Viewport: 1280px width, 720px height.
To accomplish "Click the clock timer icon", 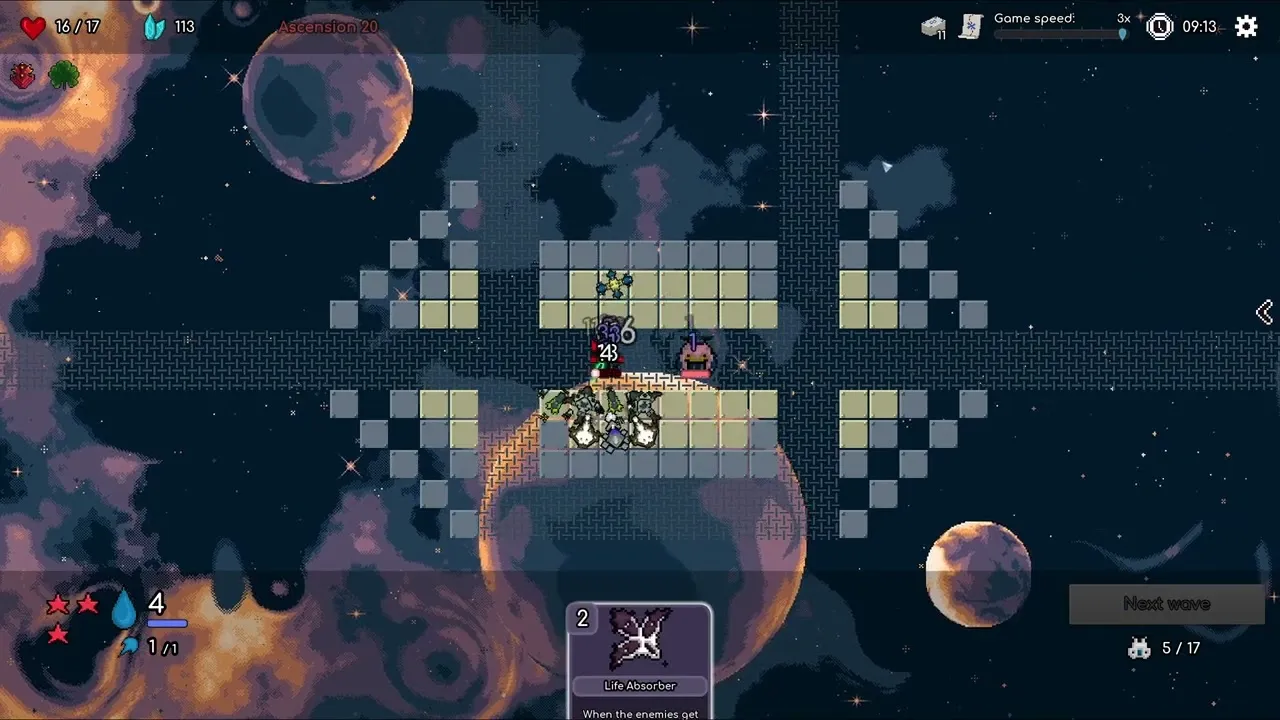I will [x=1159, y=27].
